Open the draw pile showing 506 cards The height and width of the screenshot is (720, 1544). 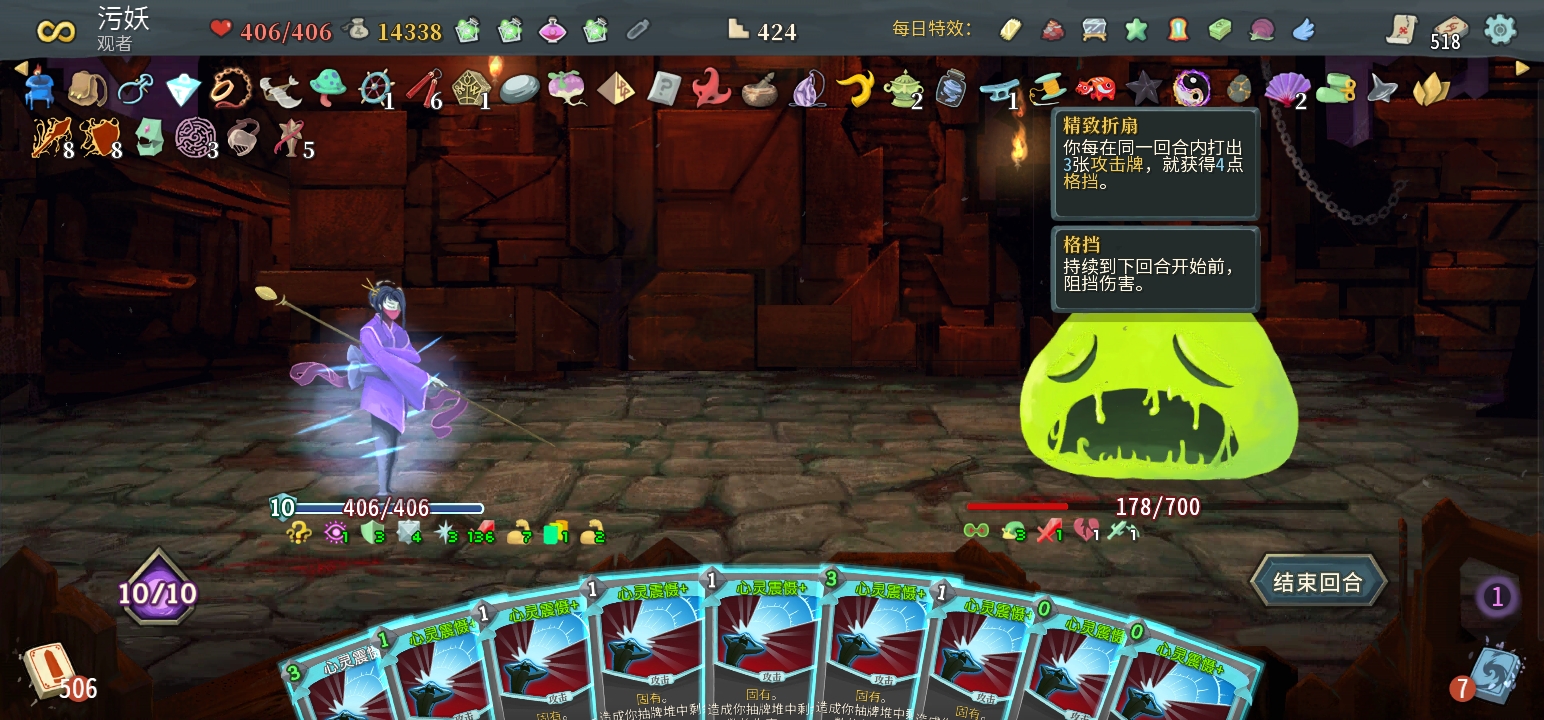coord(50,672)
